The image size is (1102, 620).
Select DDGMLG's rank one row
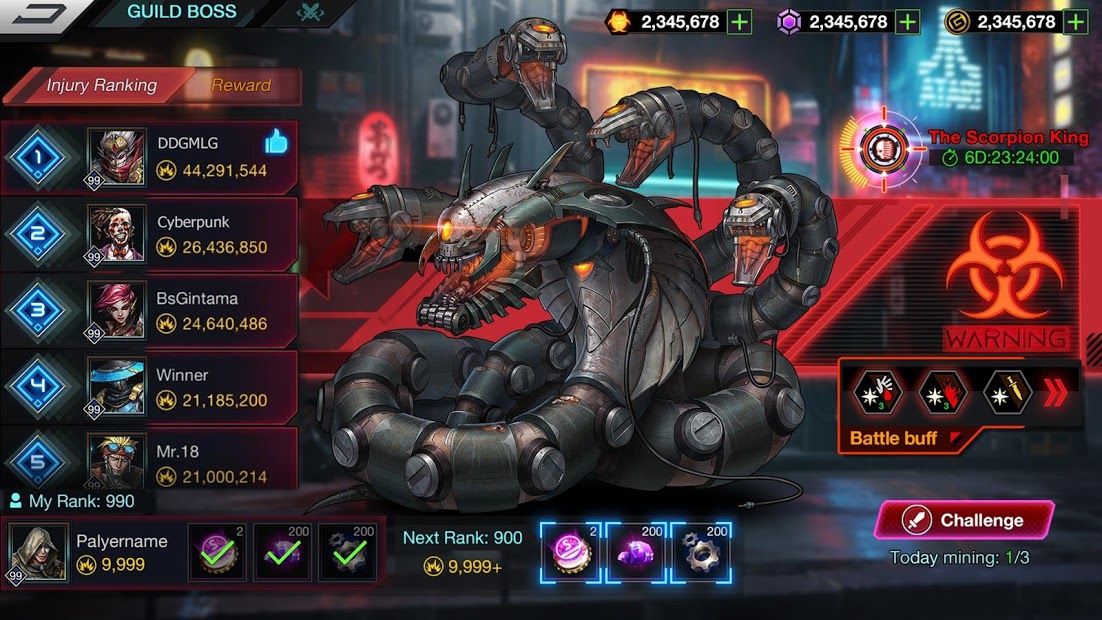pos(150,157)
